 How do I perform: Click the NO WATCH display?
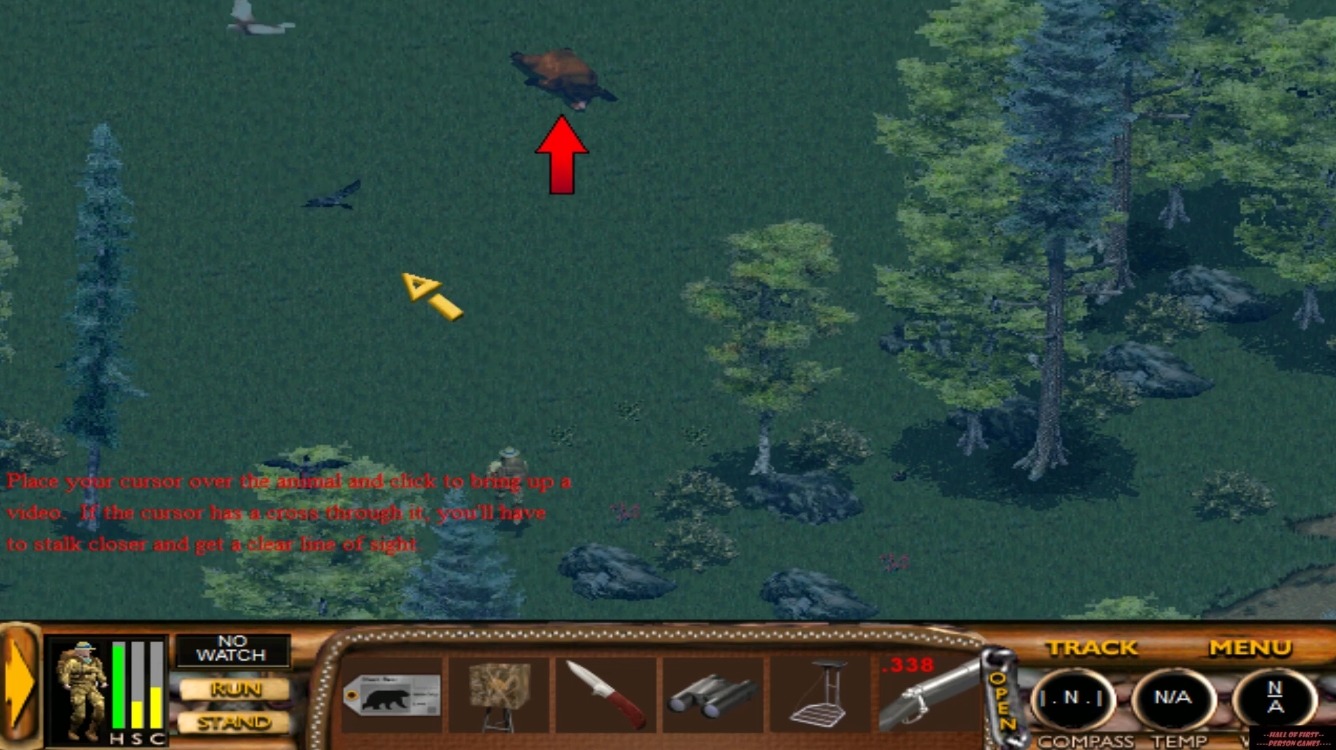pos(232,650)
